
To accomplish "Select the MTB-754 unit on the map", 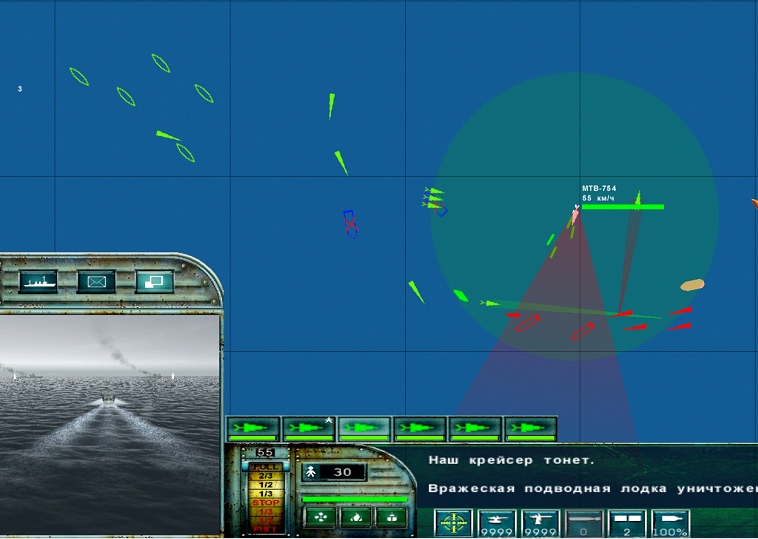I will (x=576, y=212).
